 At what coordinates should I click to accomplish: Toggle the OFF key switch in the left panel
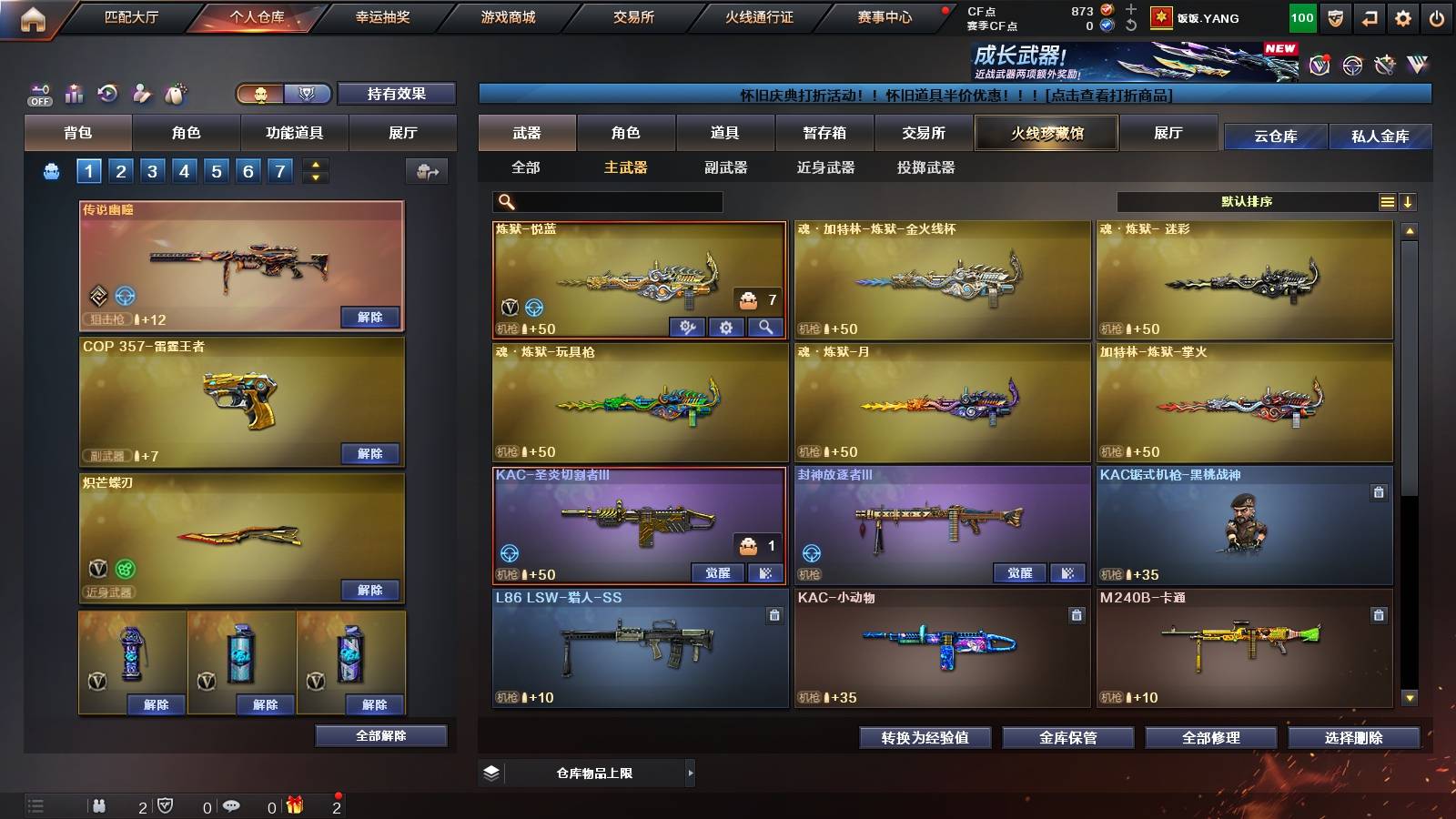tap(38, 94)
